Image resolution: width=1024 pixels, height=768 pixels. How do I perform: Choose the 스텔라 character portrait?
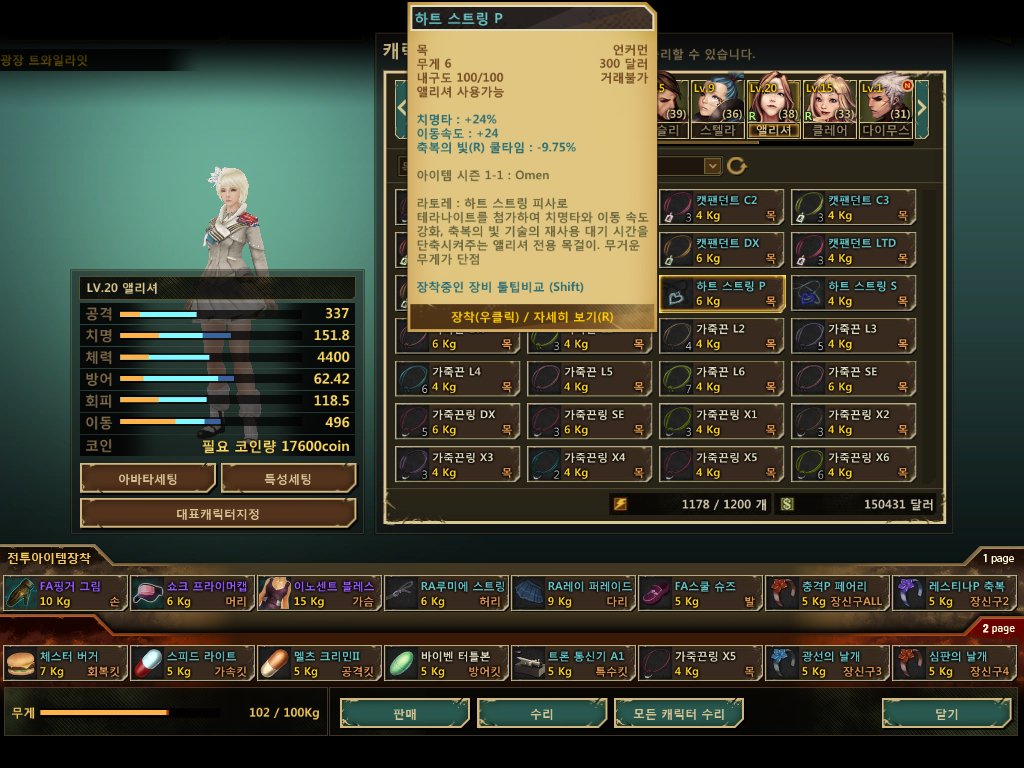click(x=717, y=105)
